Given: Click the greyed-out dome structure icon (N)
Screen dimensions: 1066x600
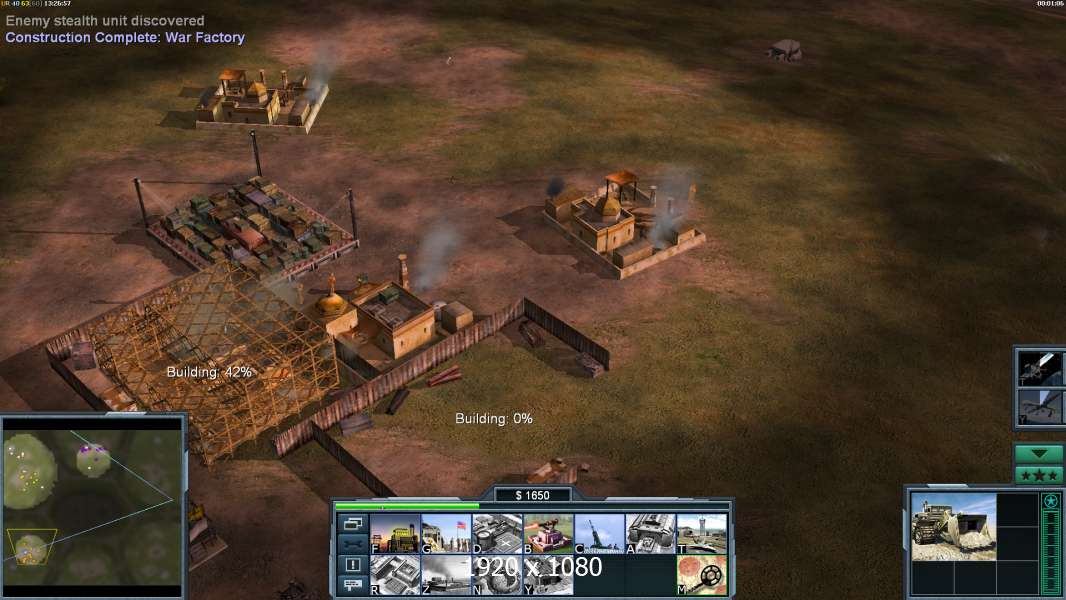Looking at the screenshot, I should (497, 575).
